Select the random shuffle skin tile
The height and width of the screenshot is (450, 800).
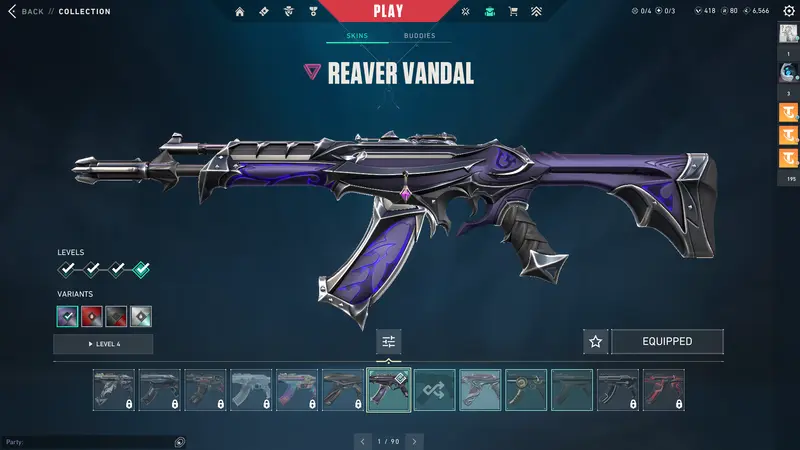tap(435, 390)
